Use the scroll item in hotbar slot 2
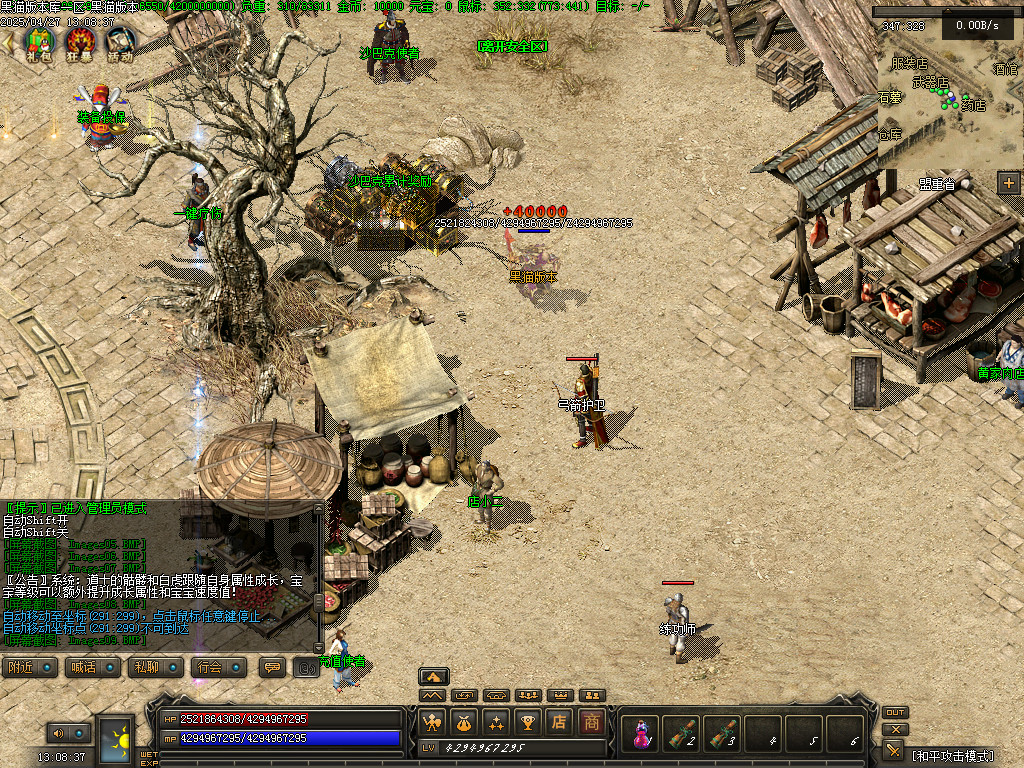Screen dimensions: 1024x768 pos(681,733)
